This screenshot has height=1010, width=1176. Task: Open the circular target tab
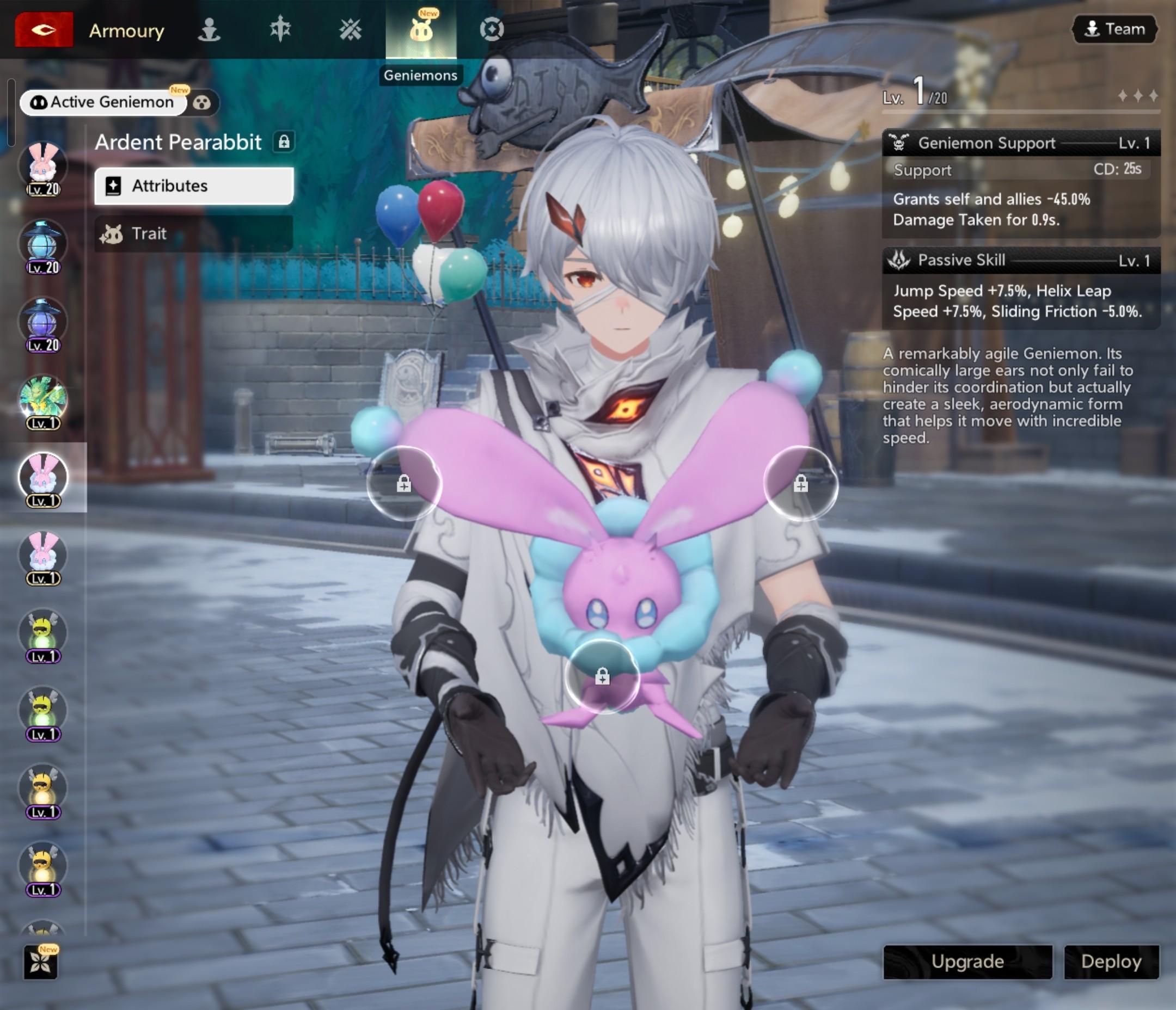pos(492,29)
